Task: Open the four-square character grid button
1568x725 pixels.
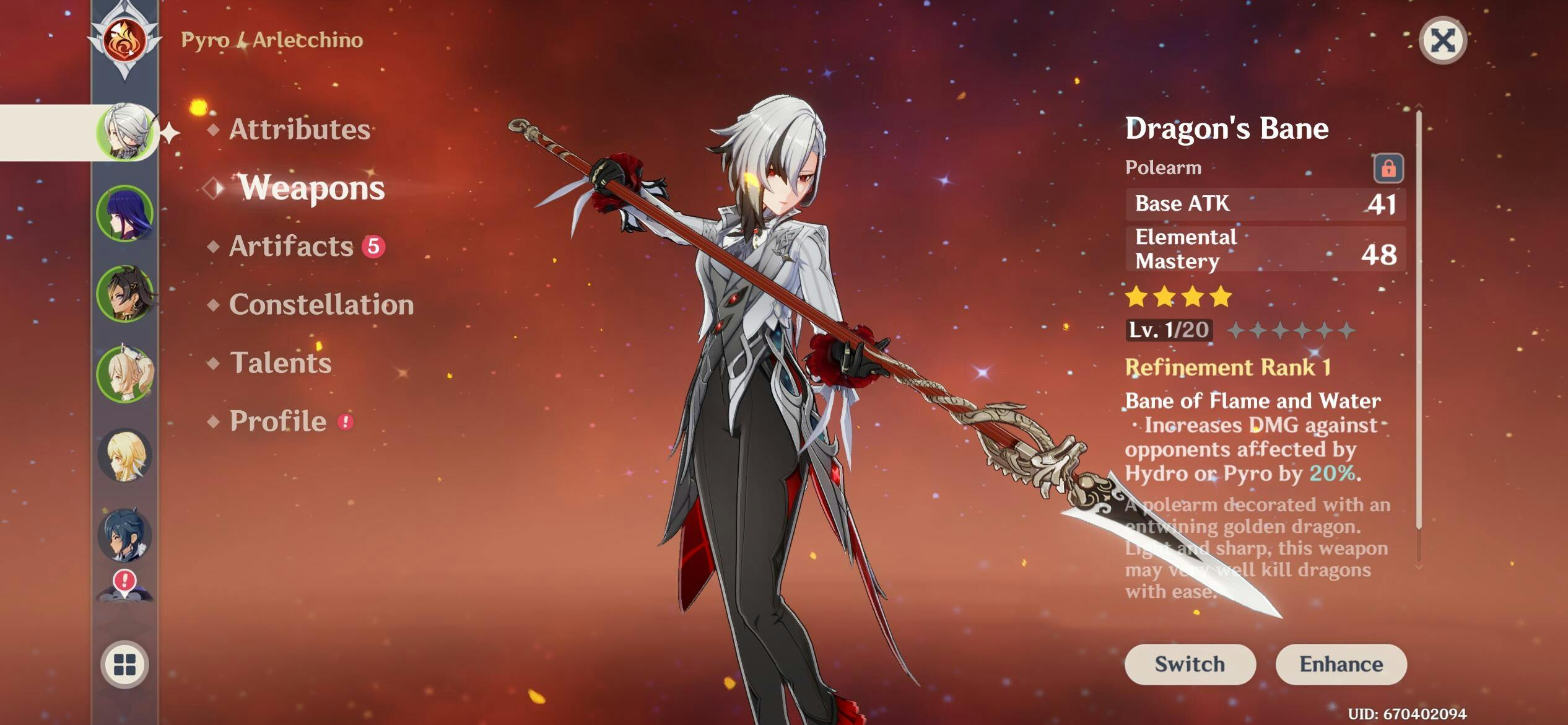Action: point(124,664)
